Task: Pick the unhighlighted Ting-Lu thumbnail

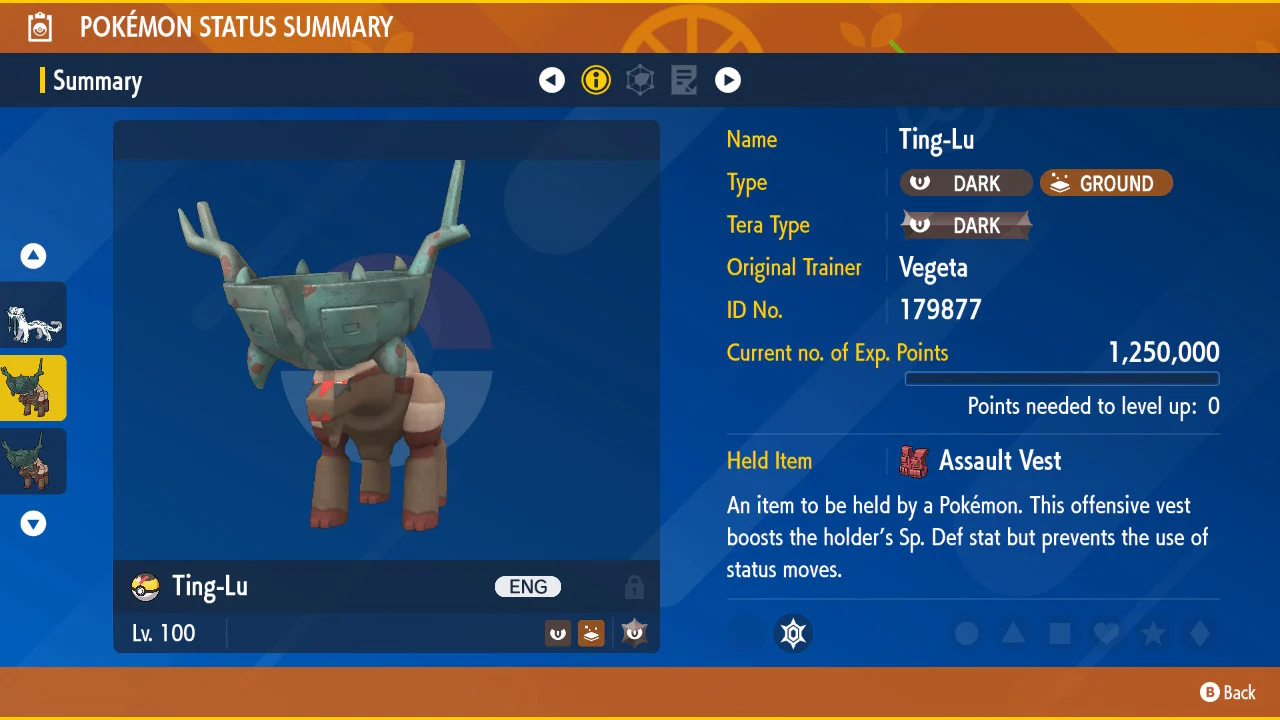Action: (x=34, y=461)
